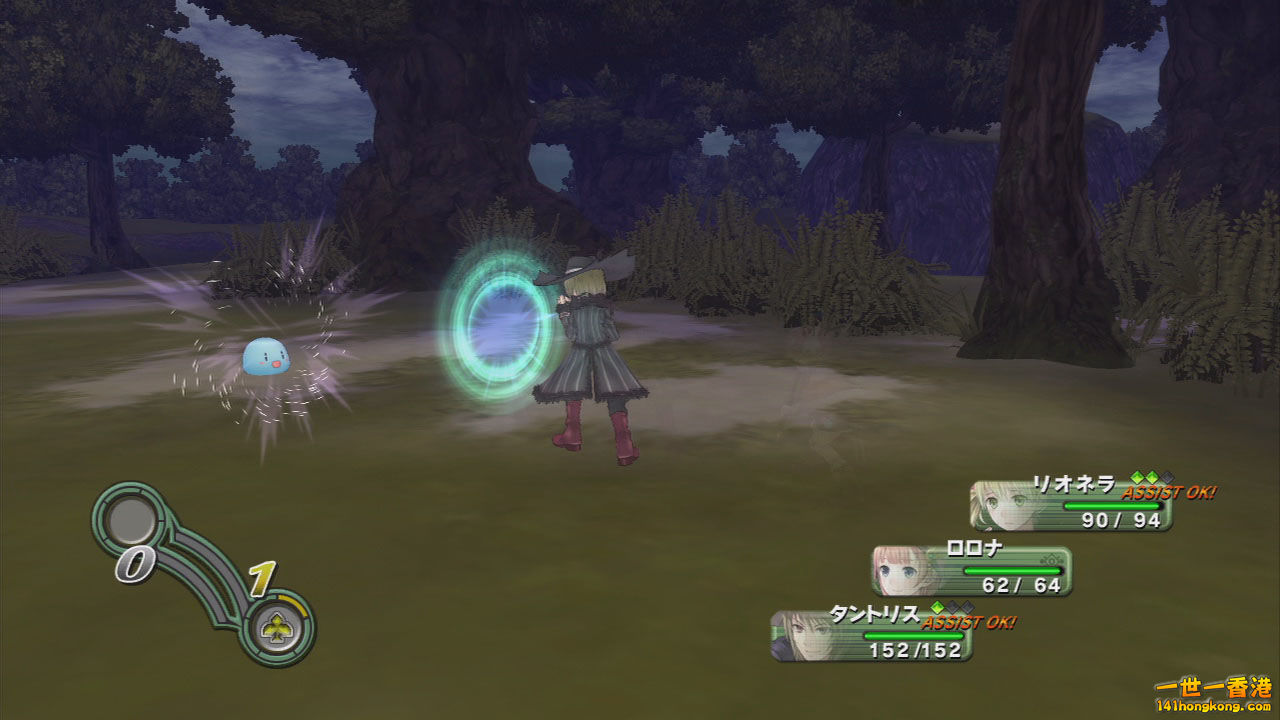Click the club symbol turn gauge icon
The image size is (1280, 720).
click(276, 627)
